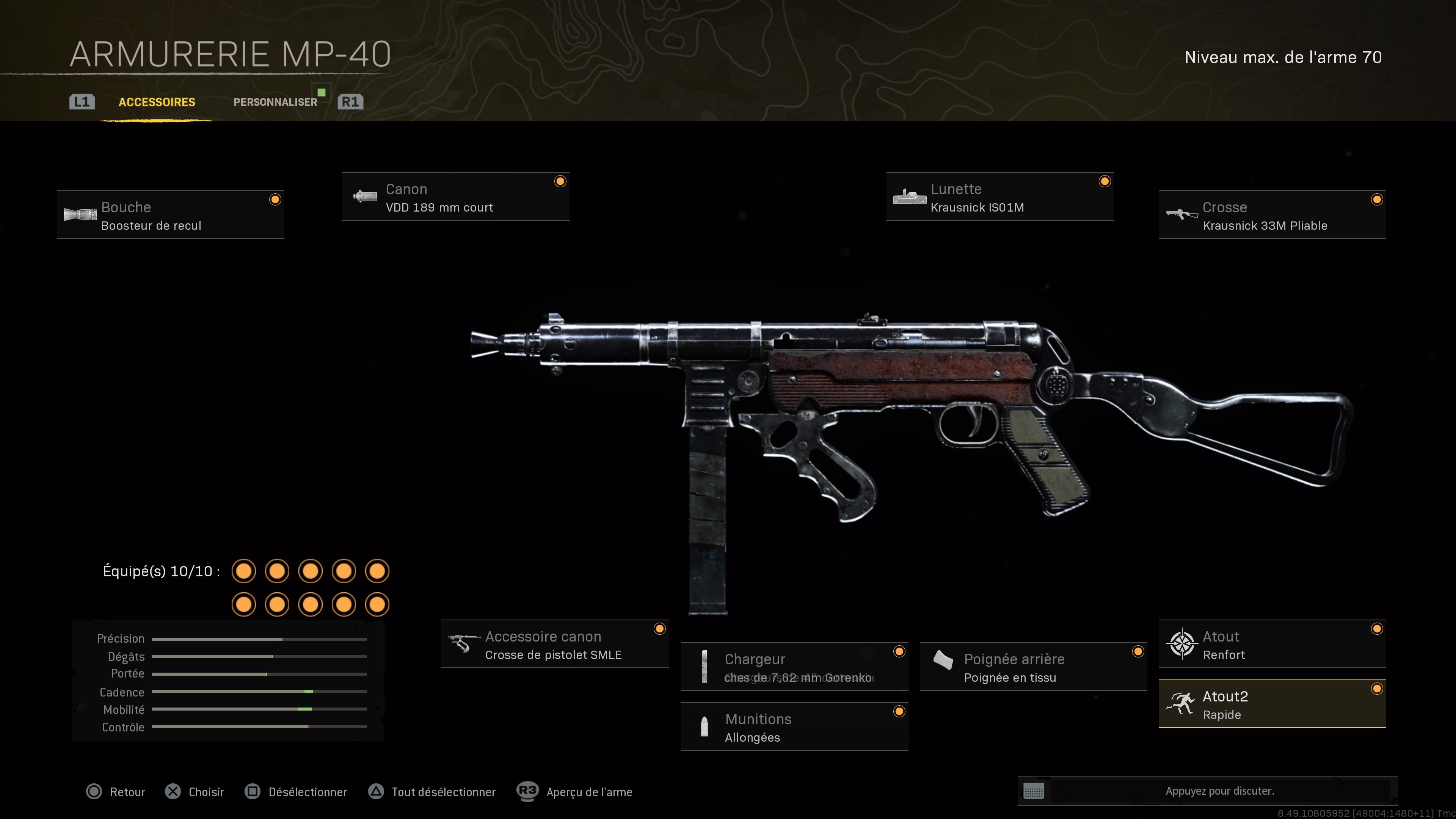Select the barrel icon beside Canon
The image size is (1456, 819).
pyautogui.click(x=365, y=198)
